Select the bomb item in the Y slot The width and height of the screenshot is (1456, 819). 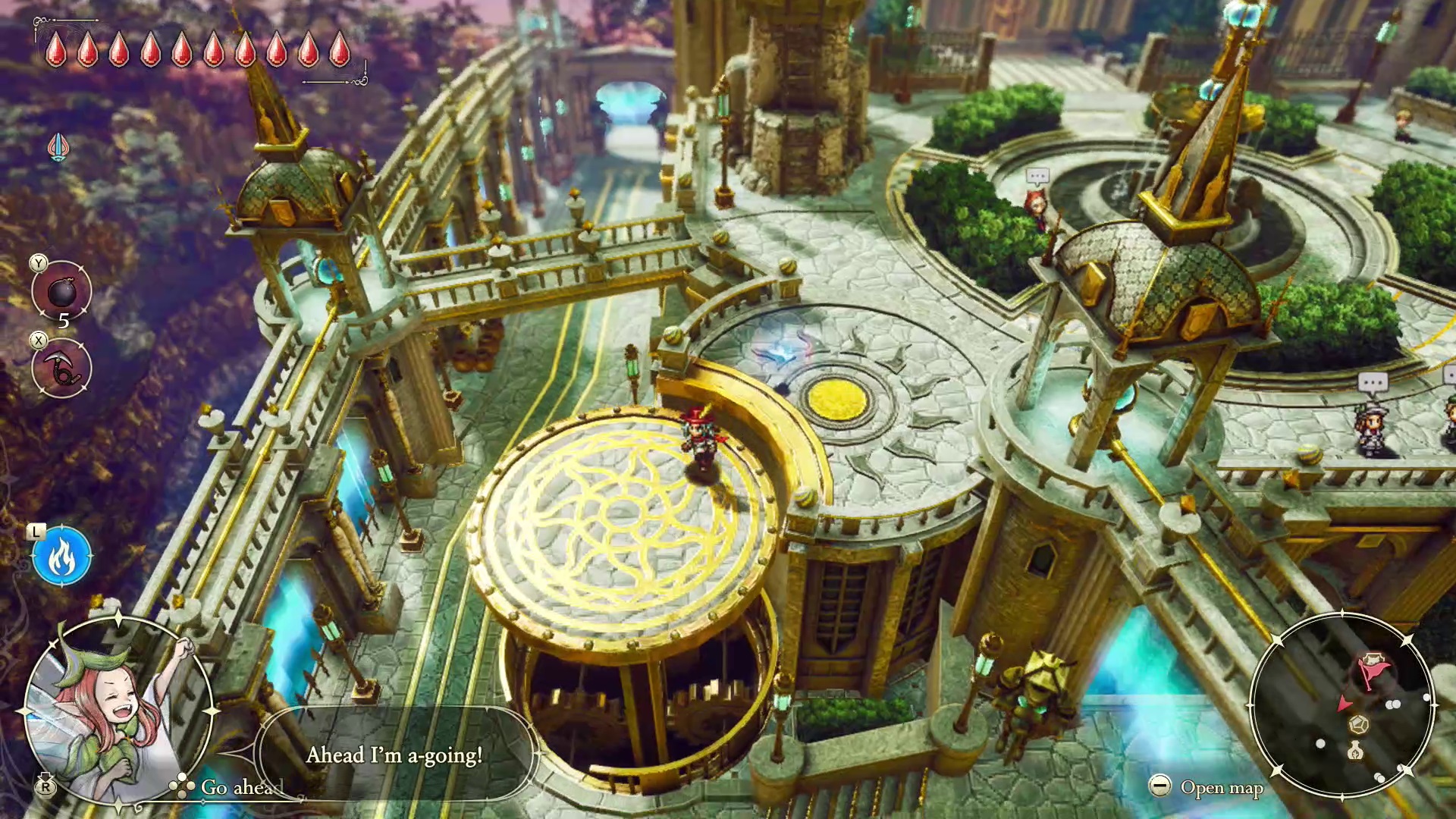click(x=61, y=290)
